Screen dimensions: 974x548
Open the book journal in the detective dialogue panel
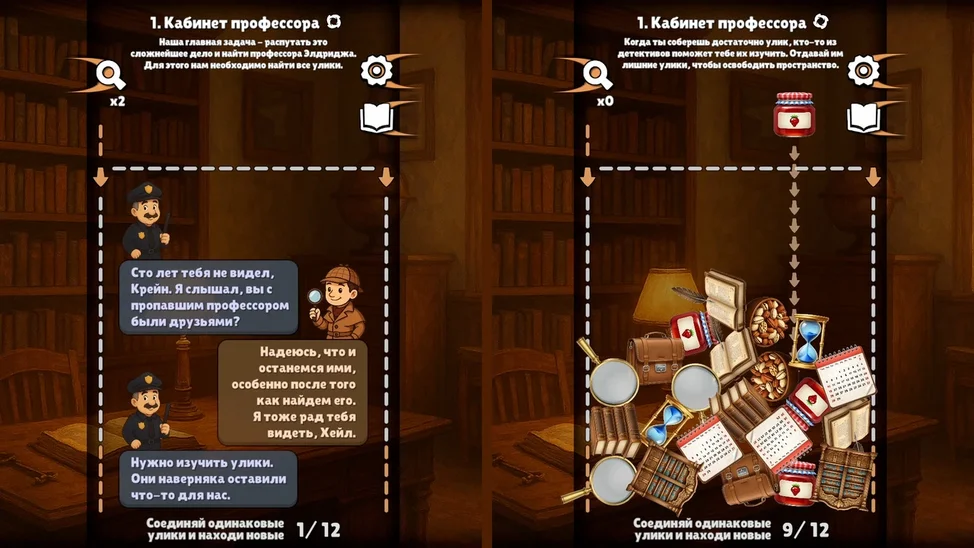coord(375,118)
